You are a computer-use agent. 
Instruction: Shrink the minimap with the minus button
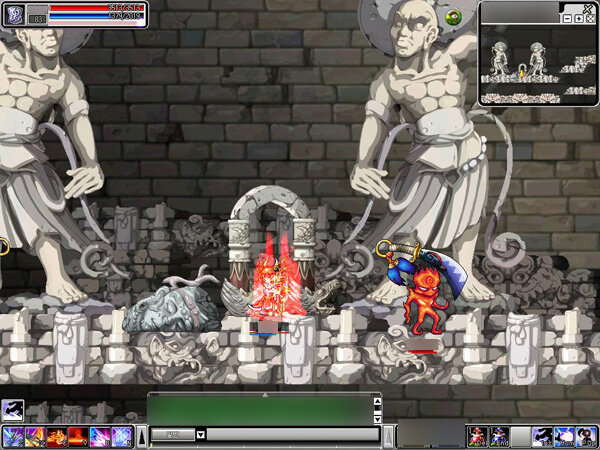(566, 18)
